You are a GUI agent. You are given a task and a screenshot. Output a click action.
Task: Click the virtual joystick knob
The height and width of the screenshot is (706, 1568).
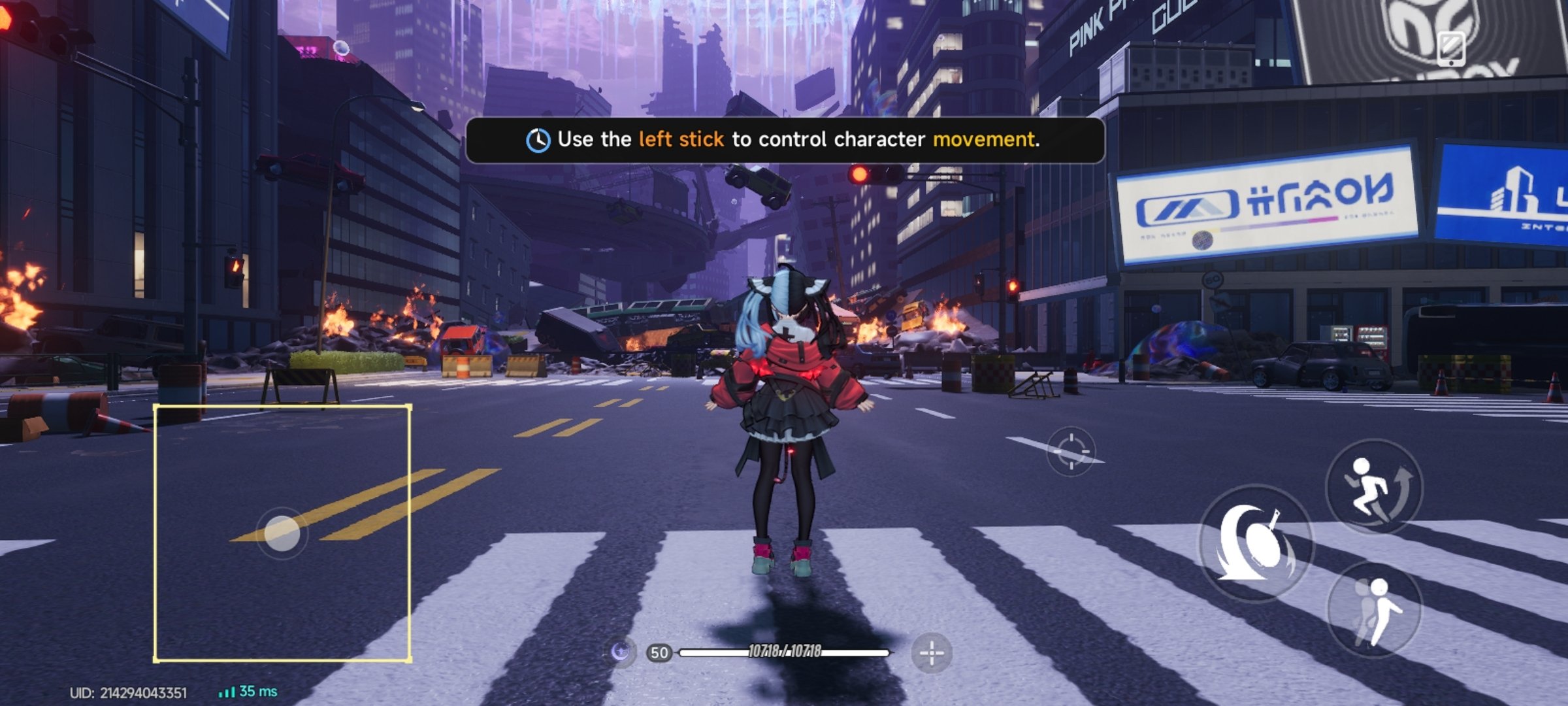tap(282, 533)
